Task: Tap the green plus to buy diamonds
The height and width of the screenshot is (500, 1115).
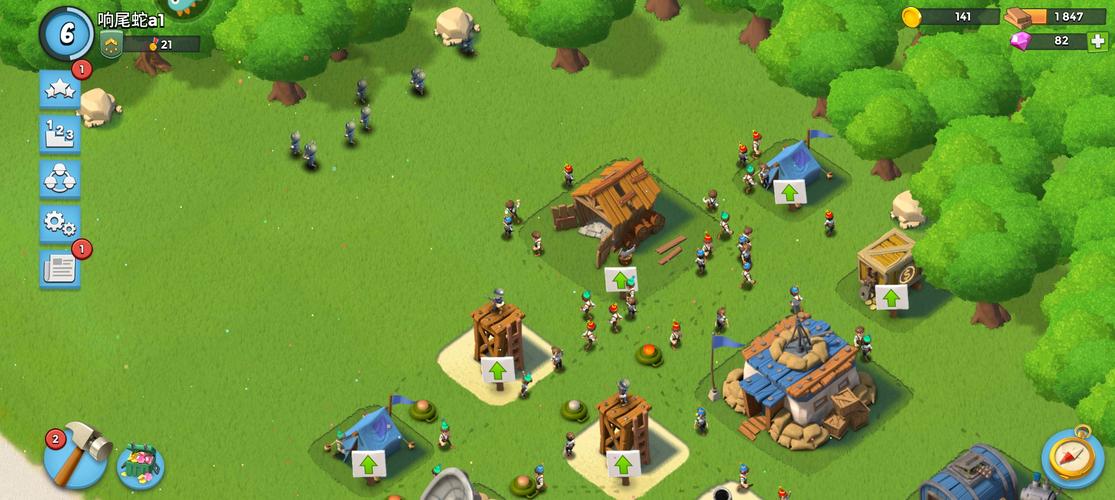Action: (x=1096, y=41)
